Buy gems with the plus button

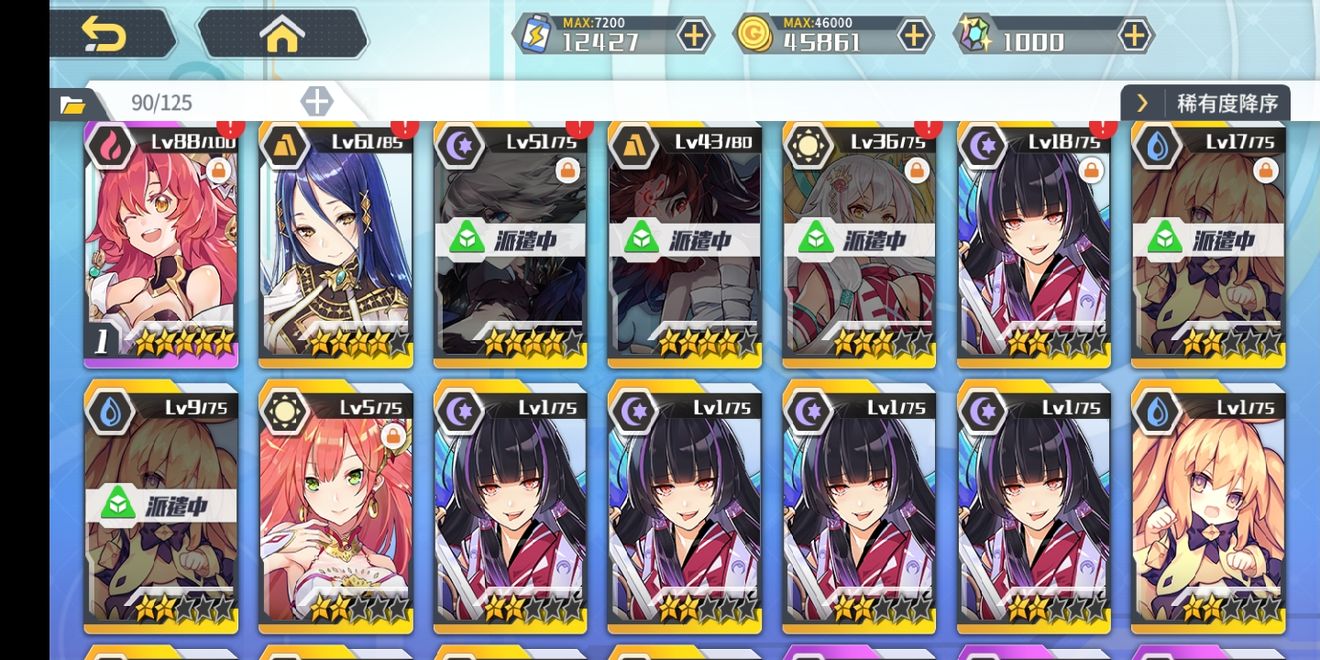pos(1133,36)
